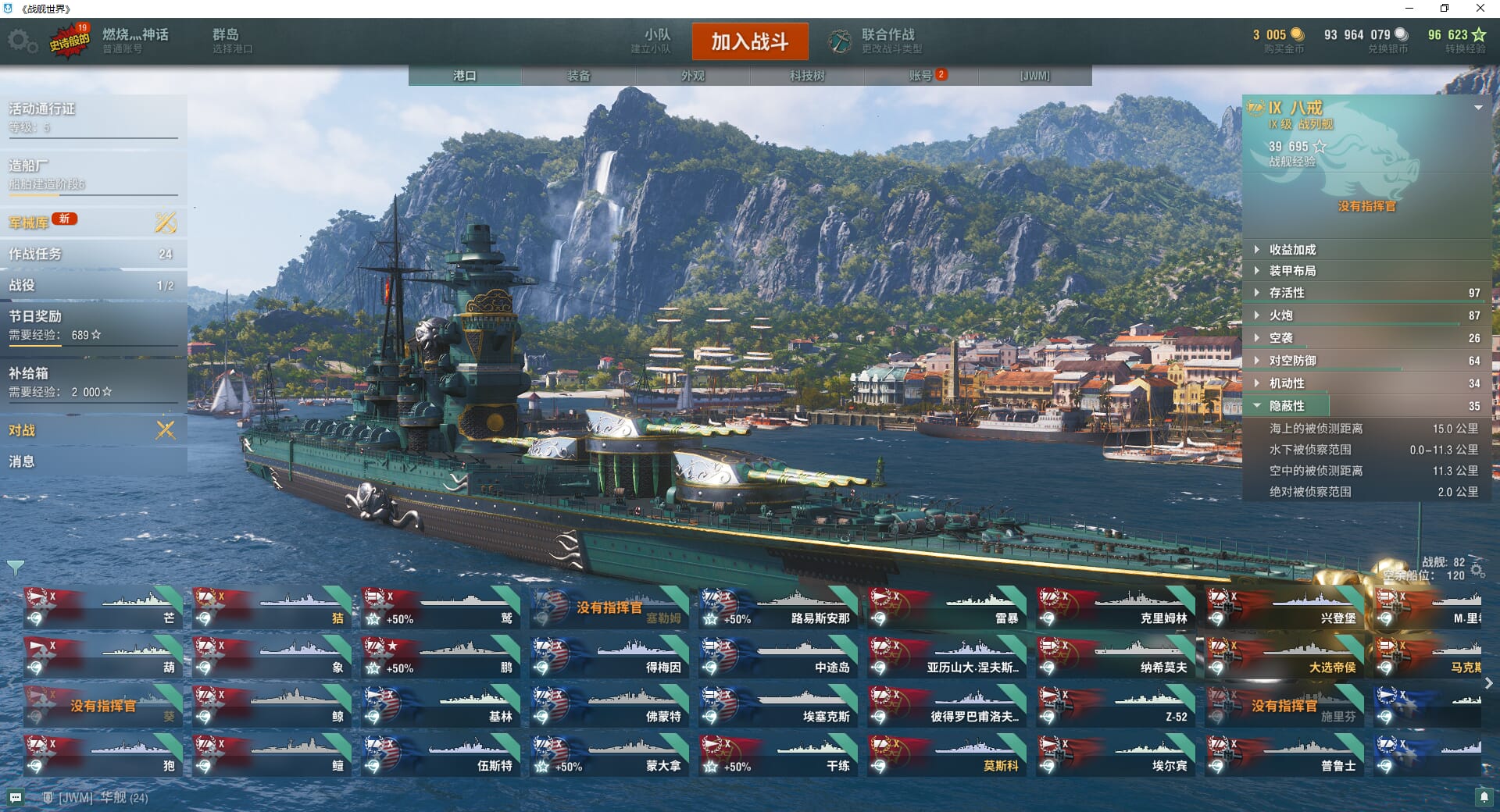Viewport: 1500px width, 812px height.
Task: Open the settings gear menu
Action: pyautogui.click(x=21, y=41)
